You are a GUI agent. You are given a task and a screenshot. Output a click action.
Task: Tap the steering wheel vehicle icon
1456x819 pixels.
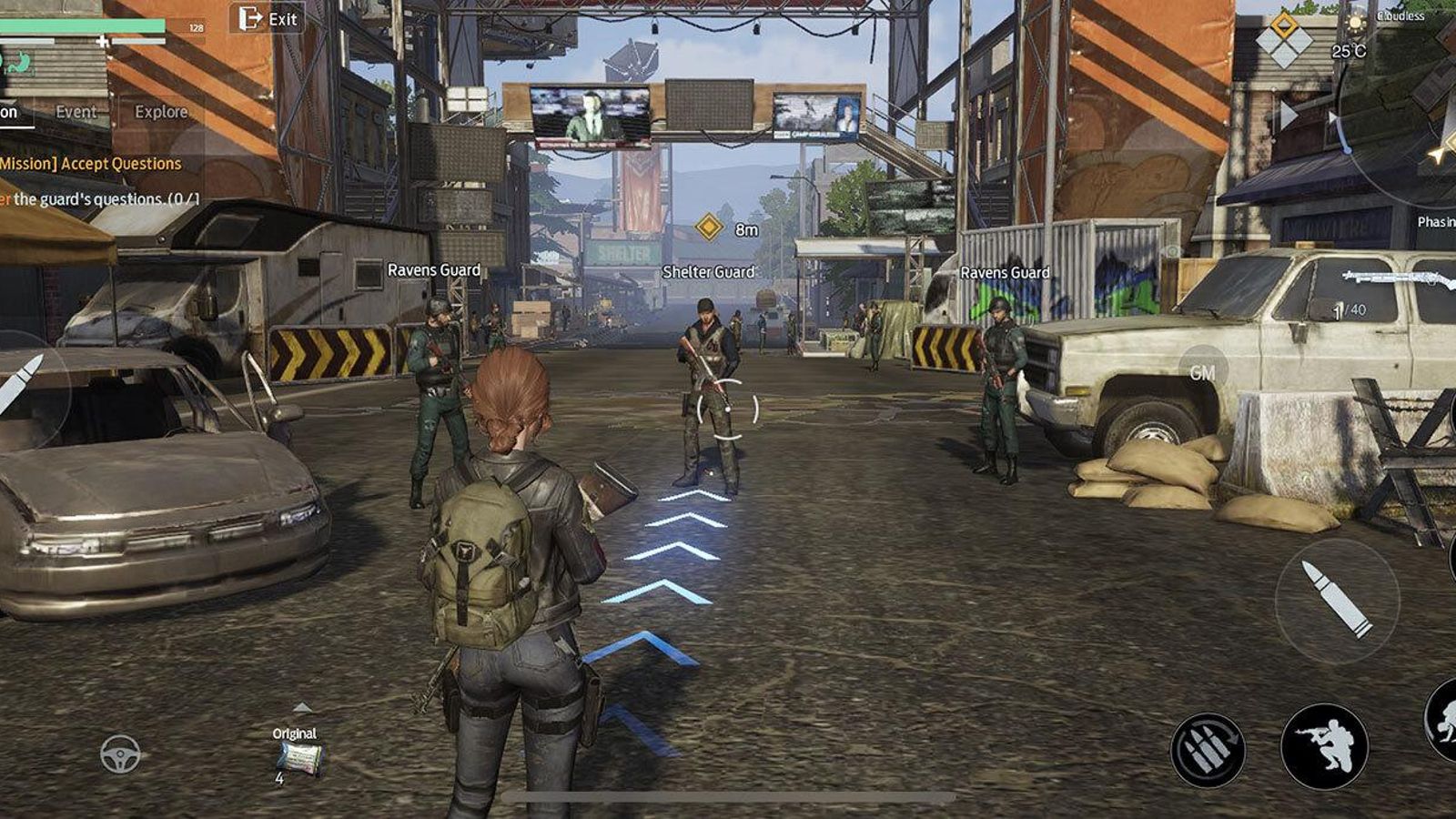tap(120, 753)
